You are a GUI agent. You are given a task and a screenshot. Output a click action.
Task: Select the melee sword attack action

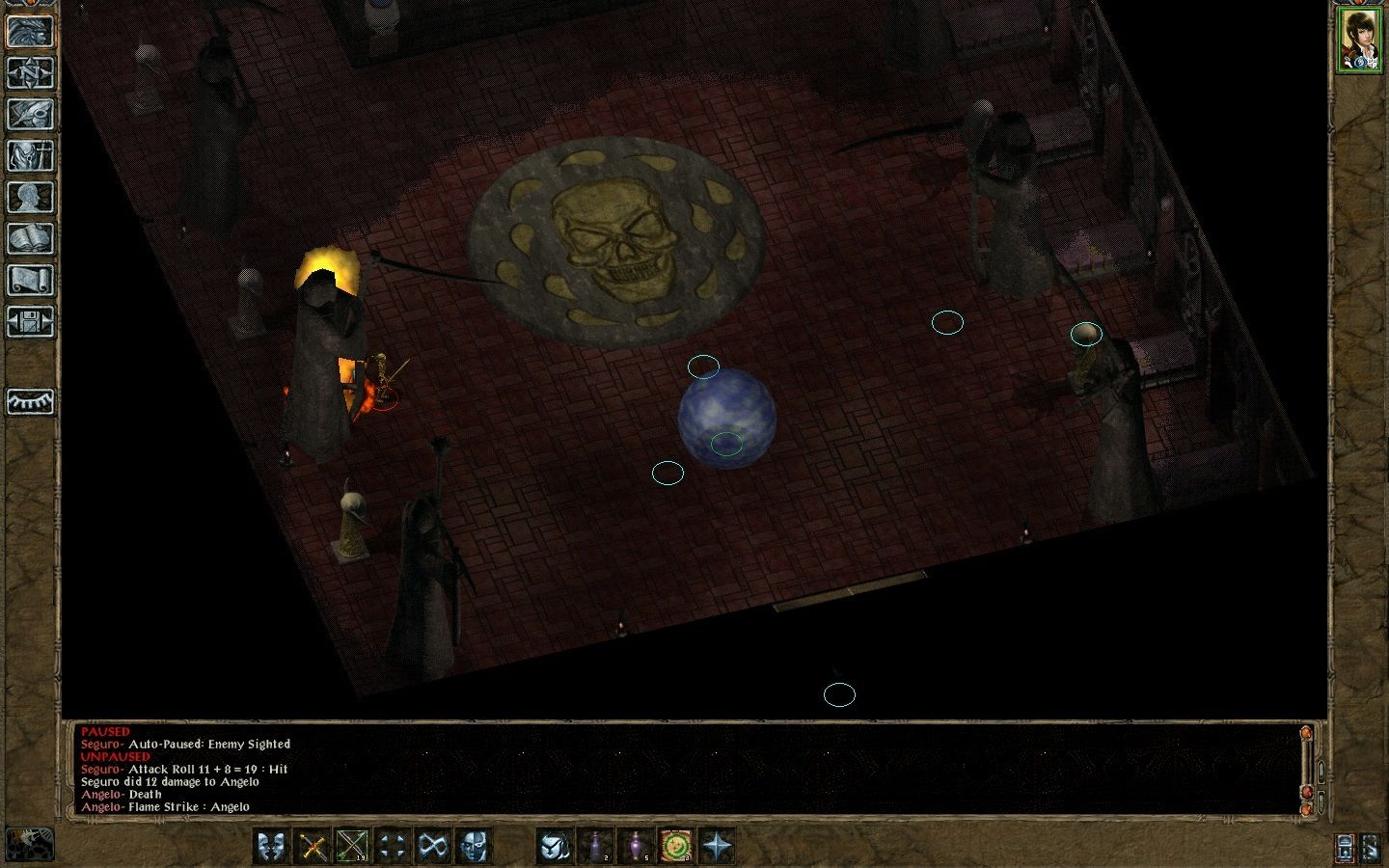click(312, 846)
